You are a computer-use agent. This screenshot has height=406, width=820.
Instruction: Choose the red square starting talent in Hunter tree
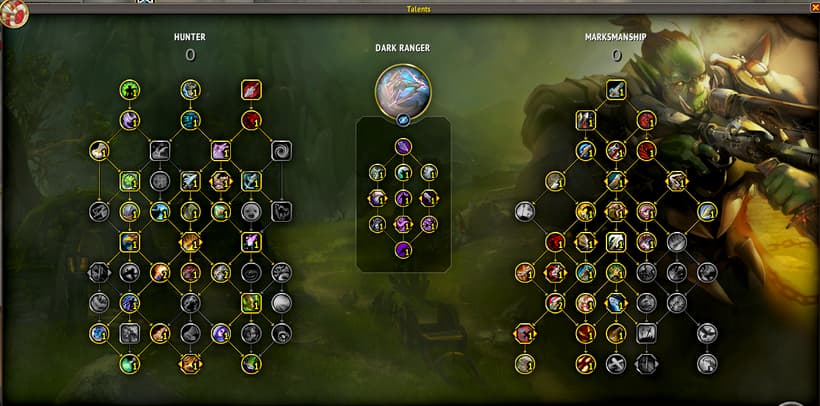tap(251, 90)
